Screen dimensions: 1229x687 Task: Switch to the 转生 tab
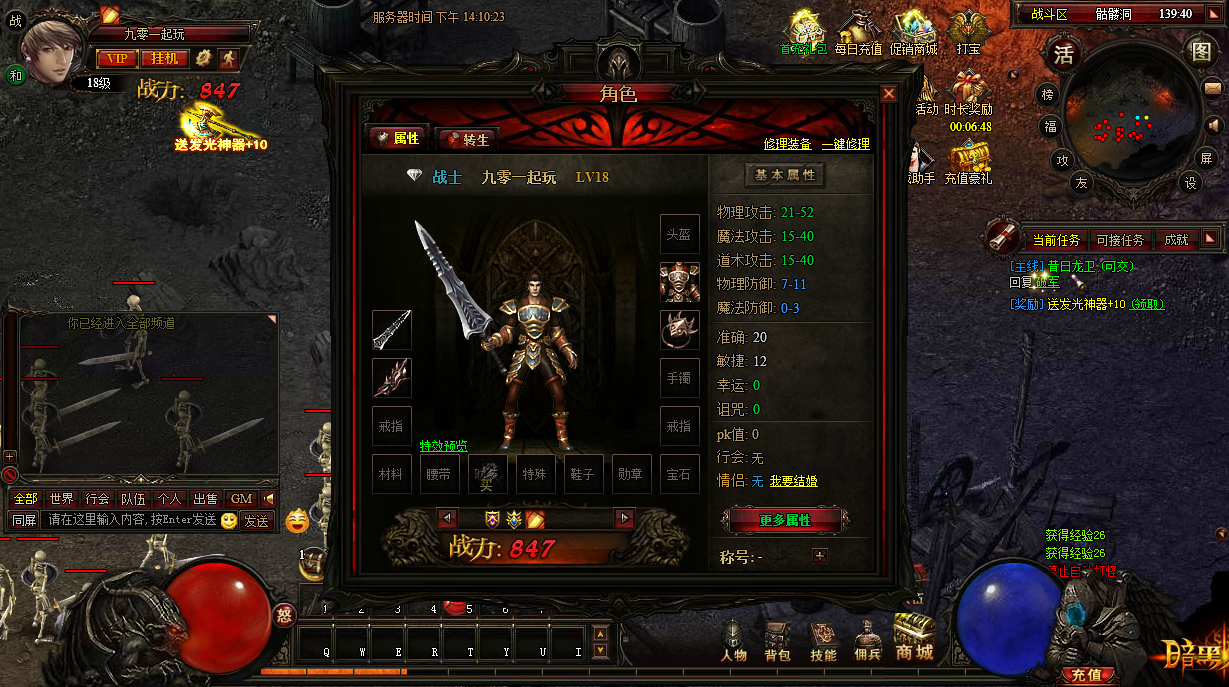coord(467,139)
